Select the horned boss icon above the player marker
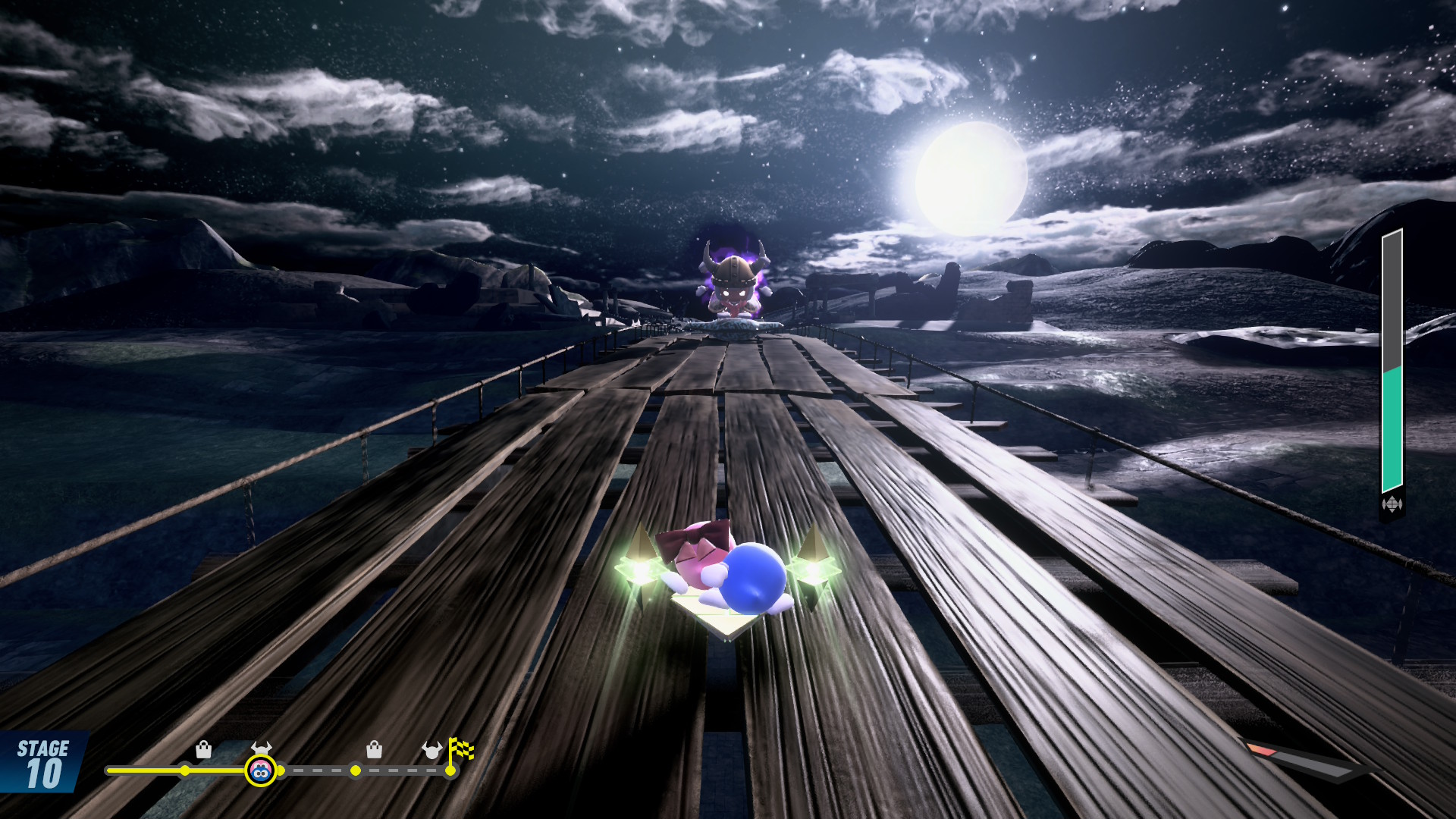The width and height of the screenshot is (1456, 819). pyautogui.click(x=261, y=747)
